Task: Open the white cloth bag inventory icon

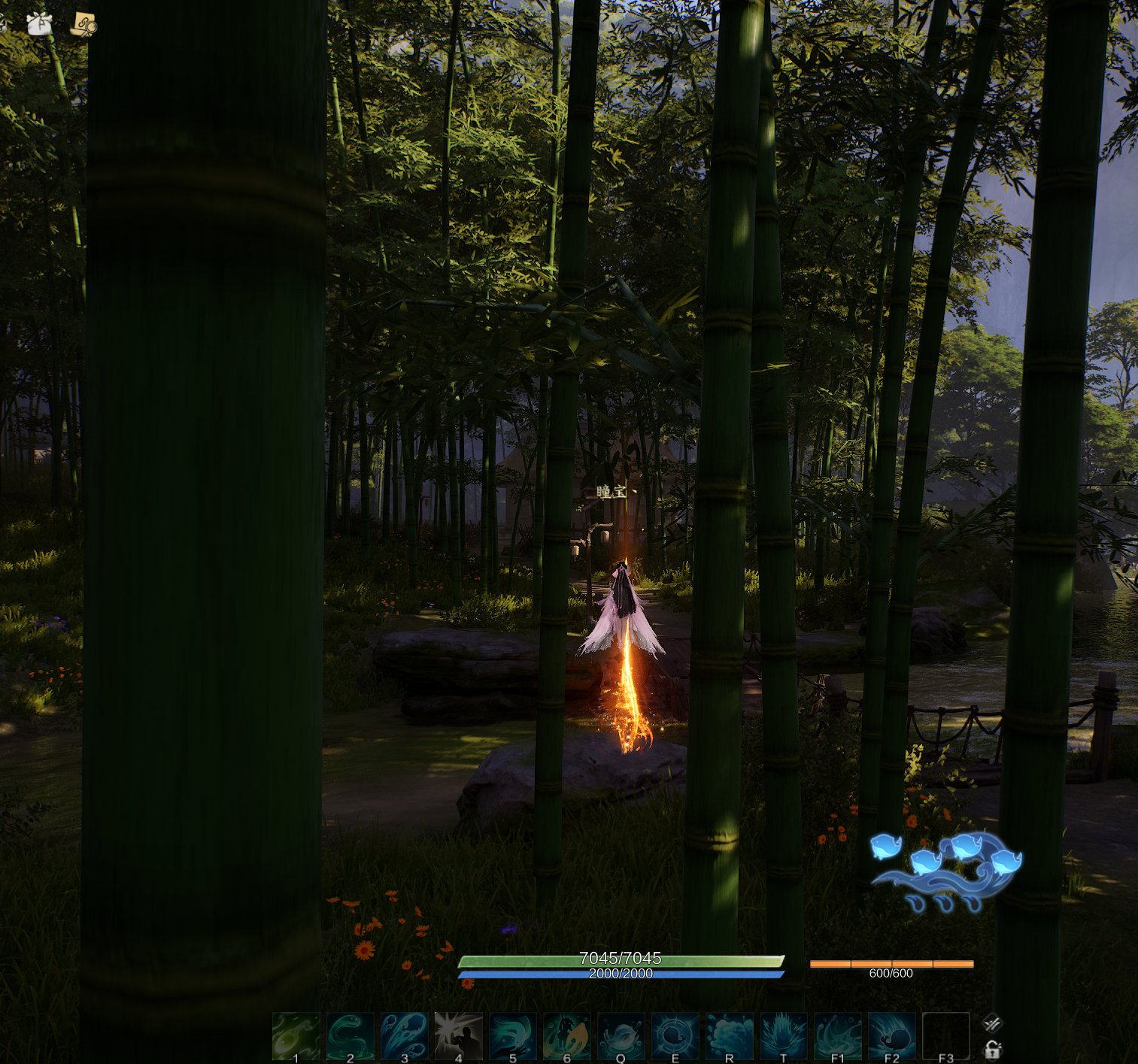Action: tap(39, 24)
